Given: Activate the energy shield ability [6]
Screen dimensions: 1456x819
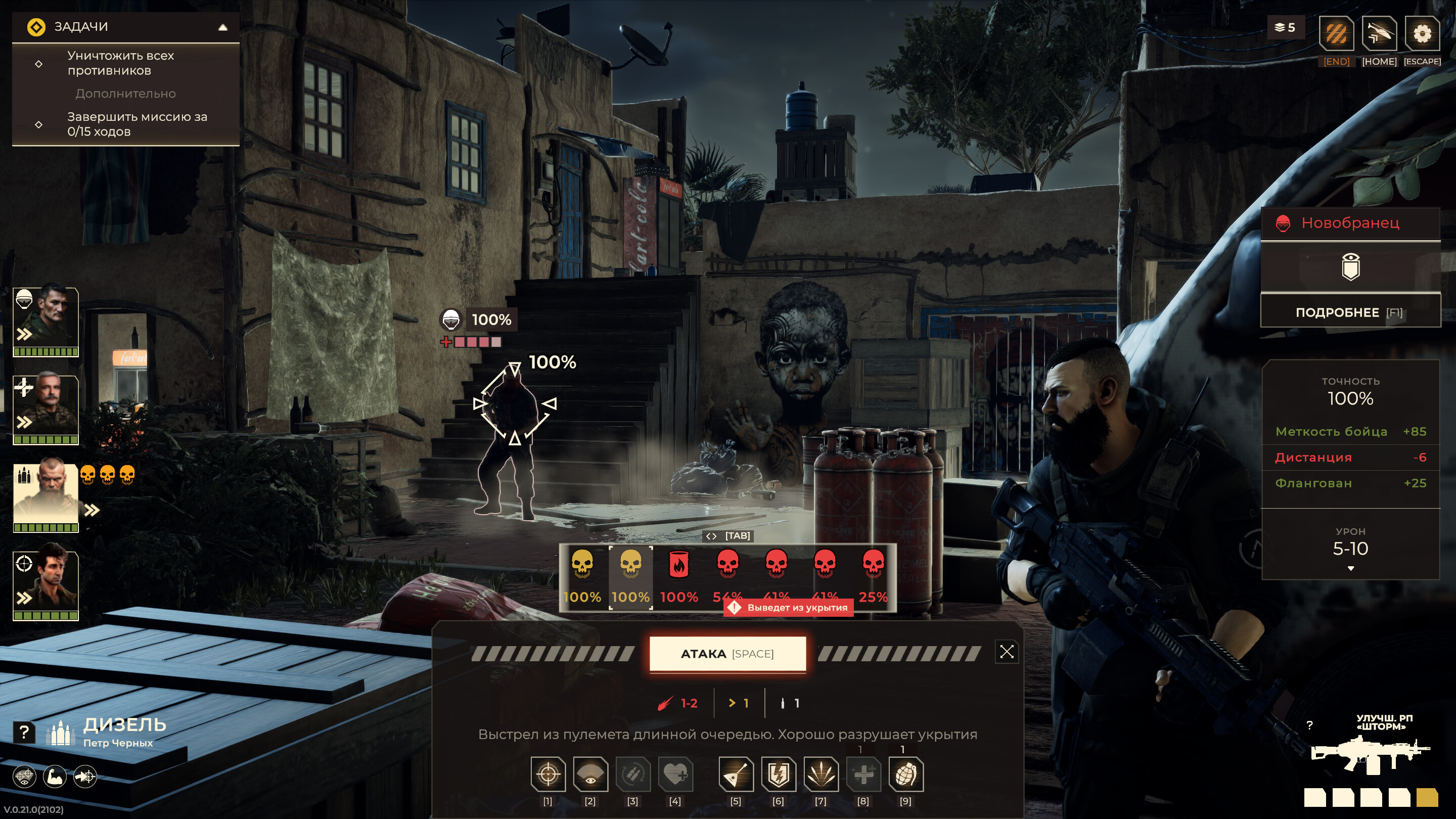Looking at the screenshot, I should (779, 776).
